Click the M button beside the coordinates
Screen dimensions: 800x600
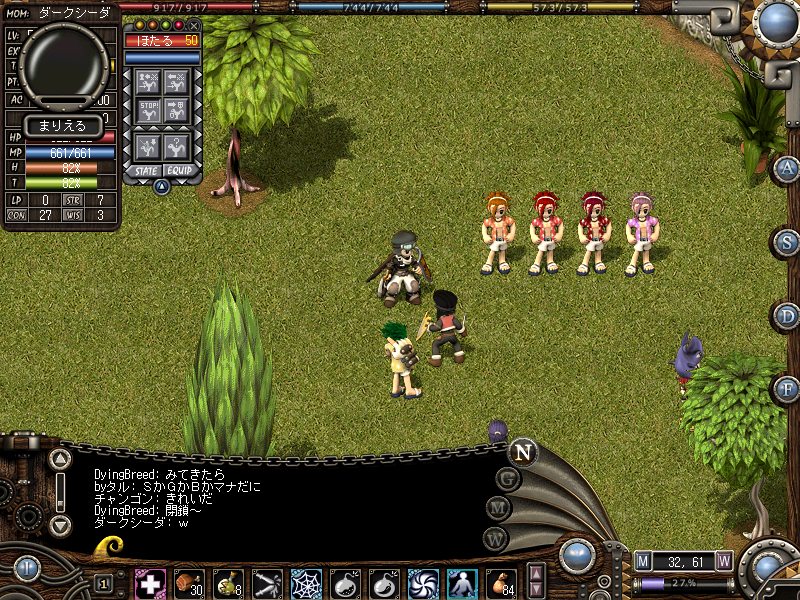pos(643,560)
